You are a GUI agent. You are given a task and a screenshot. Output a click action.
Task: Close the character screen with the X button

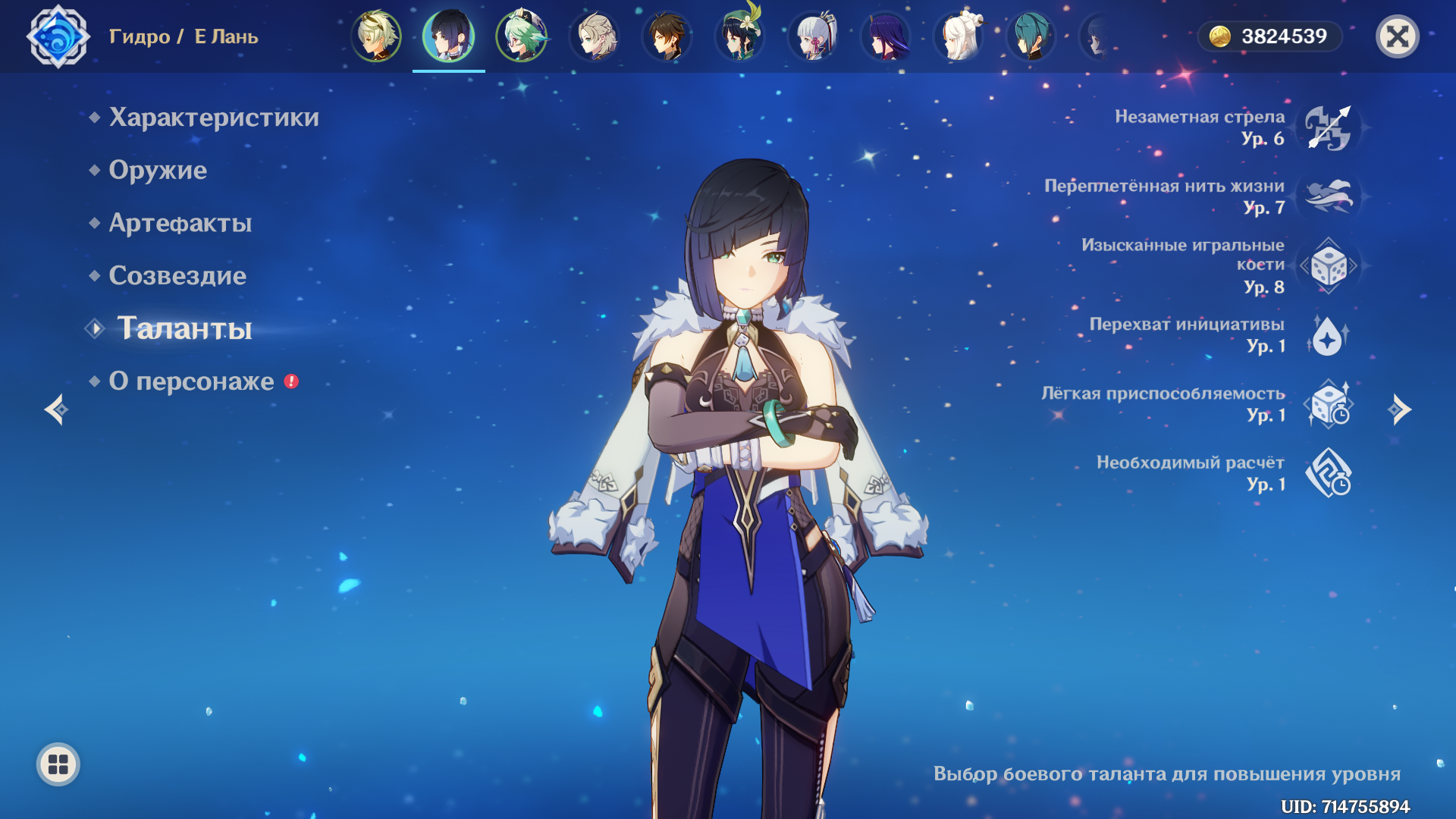point(1397,36)
